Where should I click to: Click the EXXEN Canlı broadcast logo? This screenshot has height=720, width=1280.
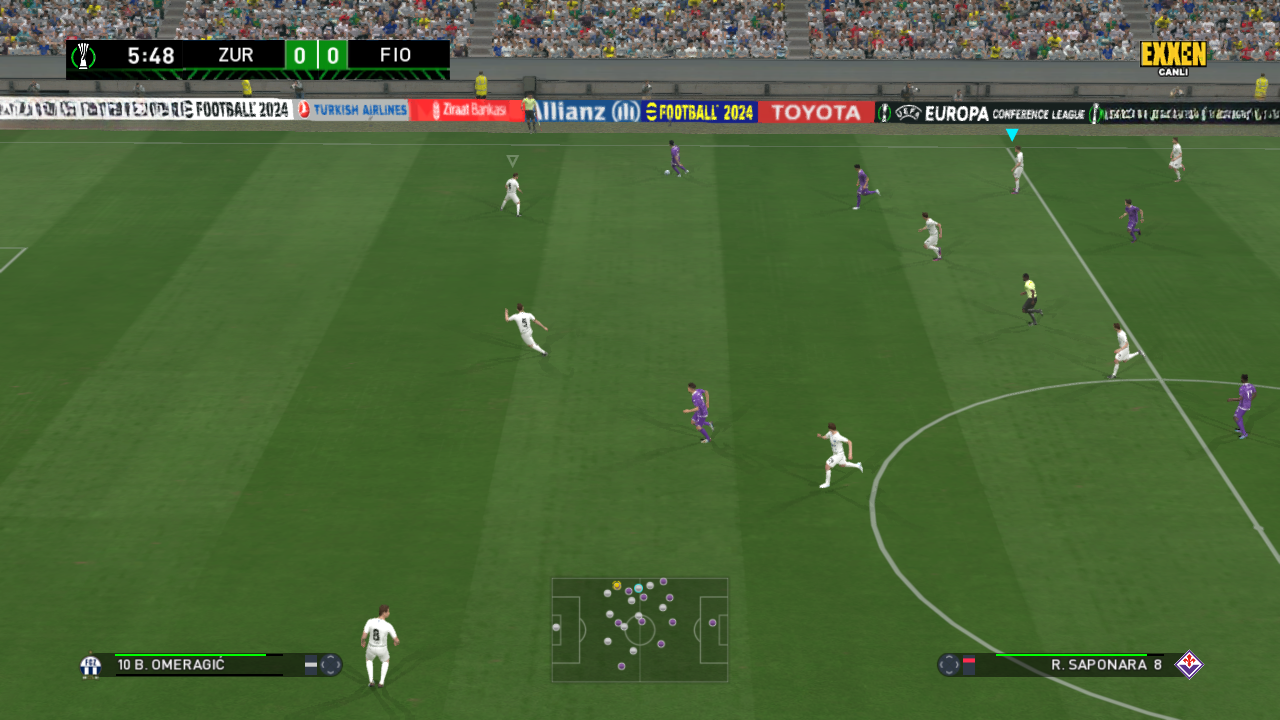point(1173,57)
